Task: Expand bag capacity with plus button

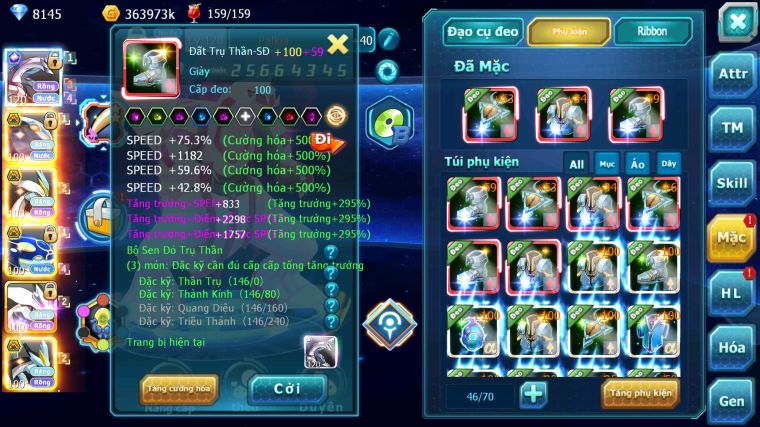Action: coord(534,393)
